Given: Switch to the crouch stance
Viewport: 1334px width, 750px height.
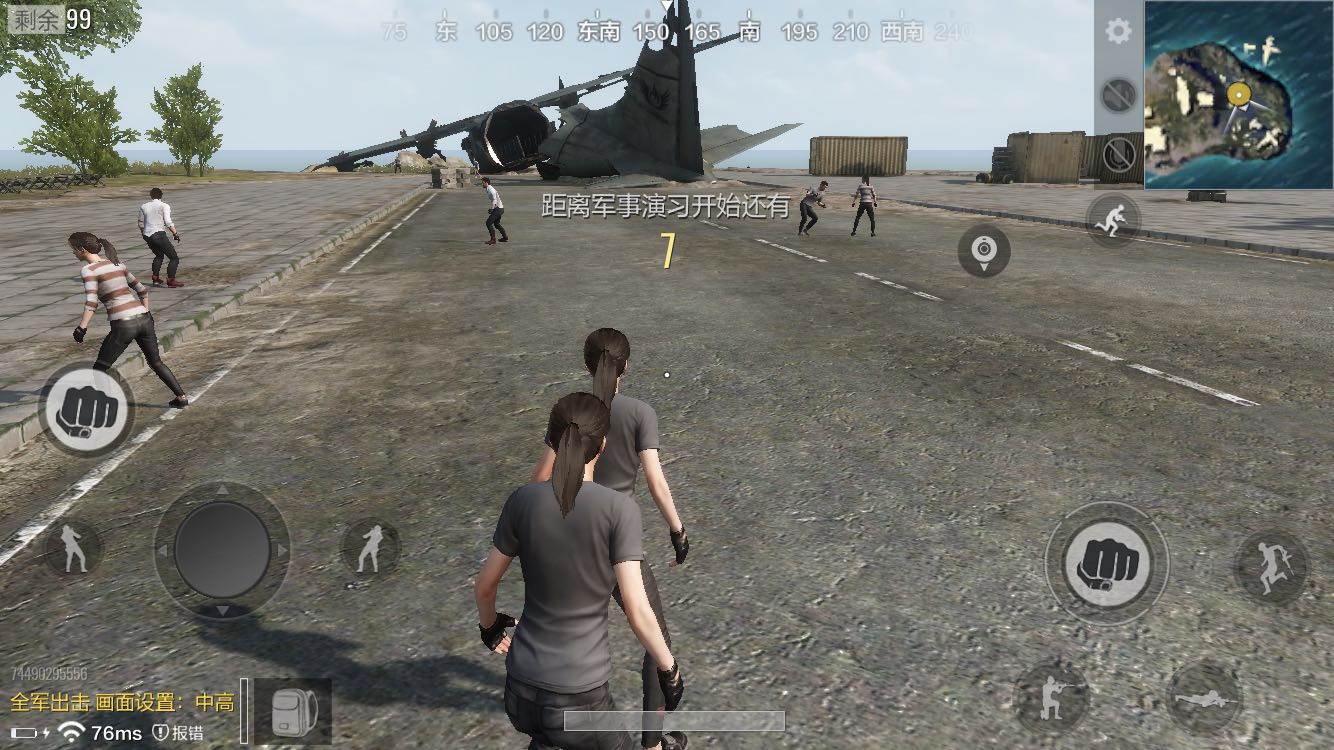Looking at the screenshot, I should click(x=1050, y=695).
